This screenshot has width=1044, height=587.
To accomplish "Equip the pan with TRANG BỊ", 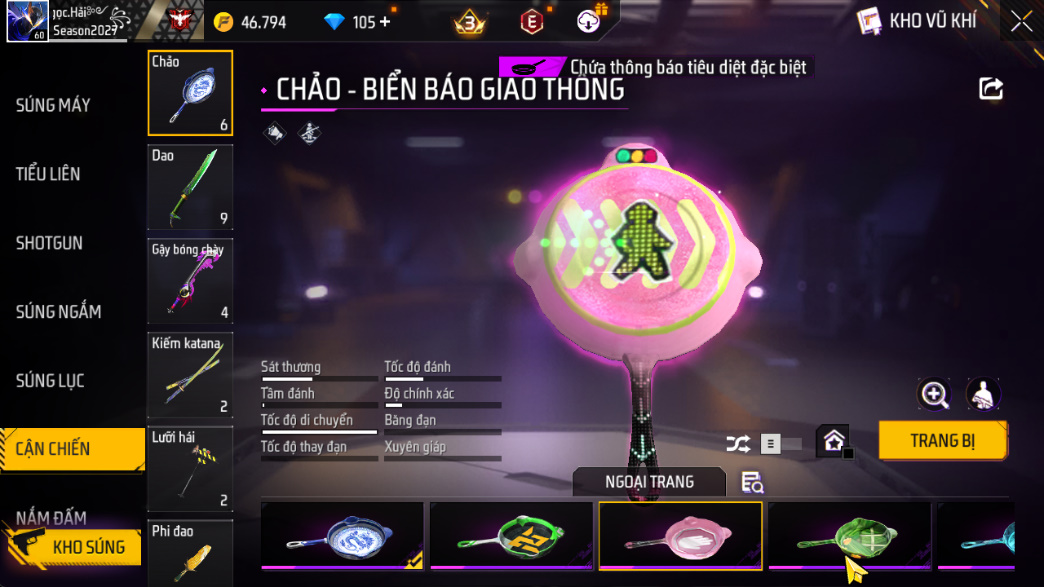I will click(x=942, y=441).
